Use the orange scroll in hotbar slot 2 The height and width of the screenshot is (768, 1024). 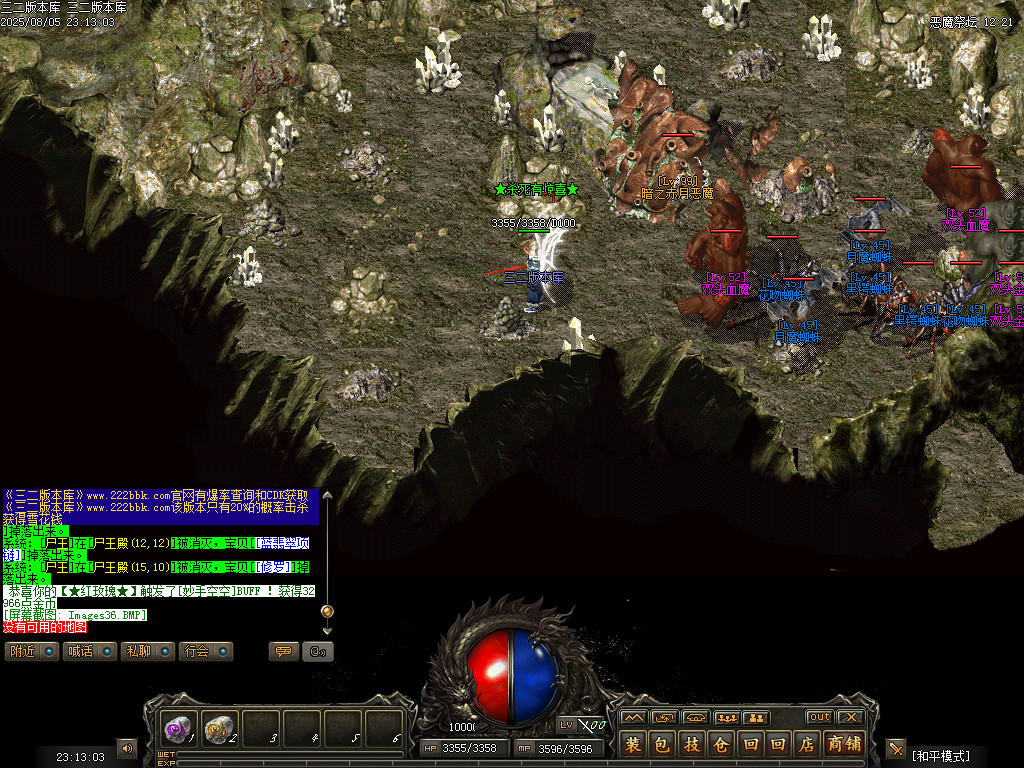pyautogui.click(x=219, y=731)
